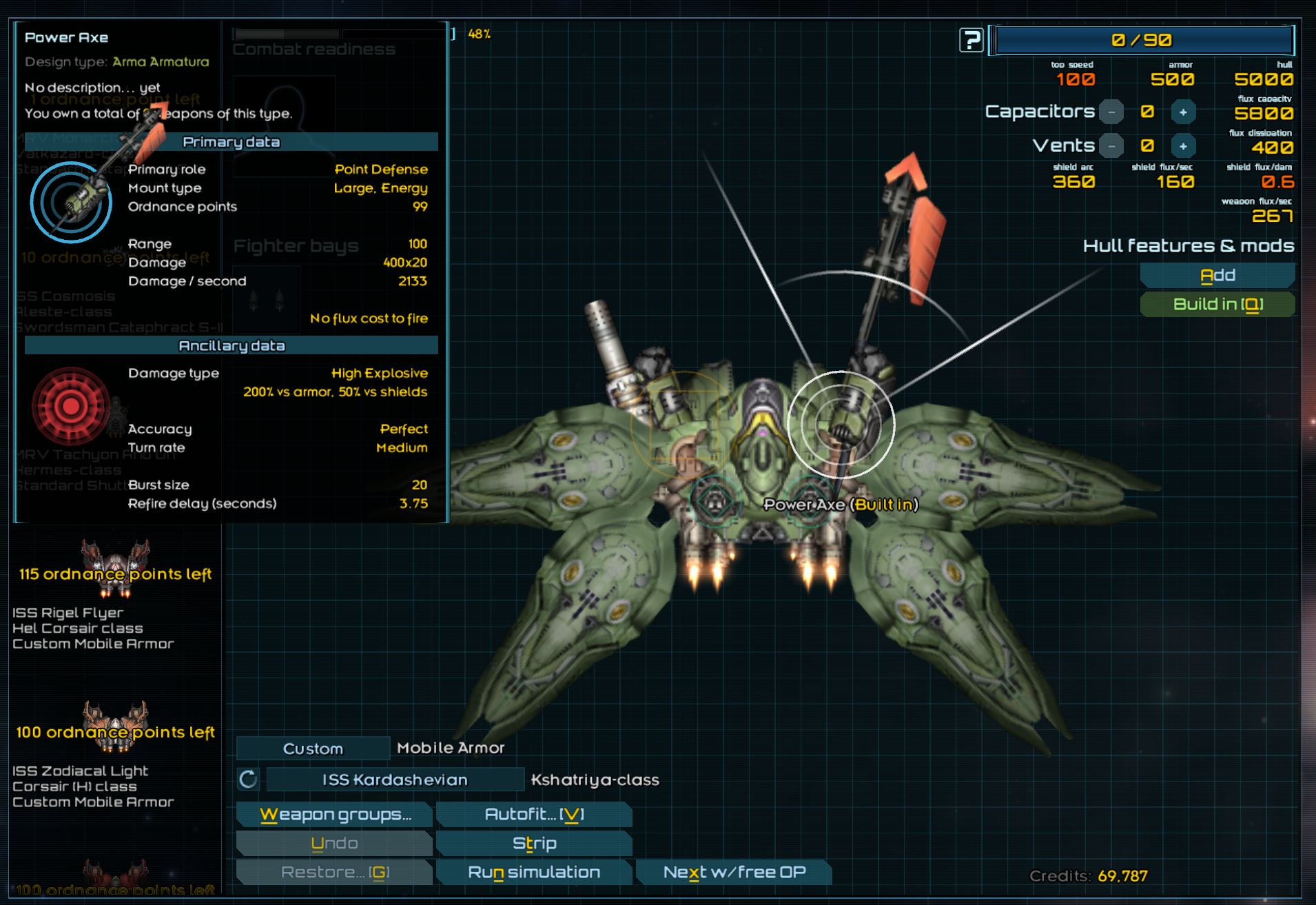This screenshot has width=1316, height=905.
Task: Strip all weapons from the ship
Action: tap(534, 843)
